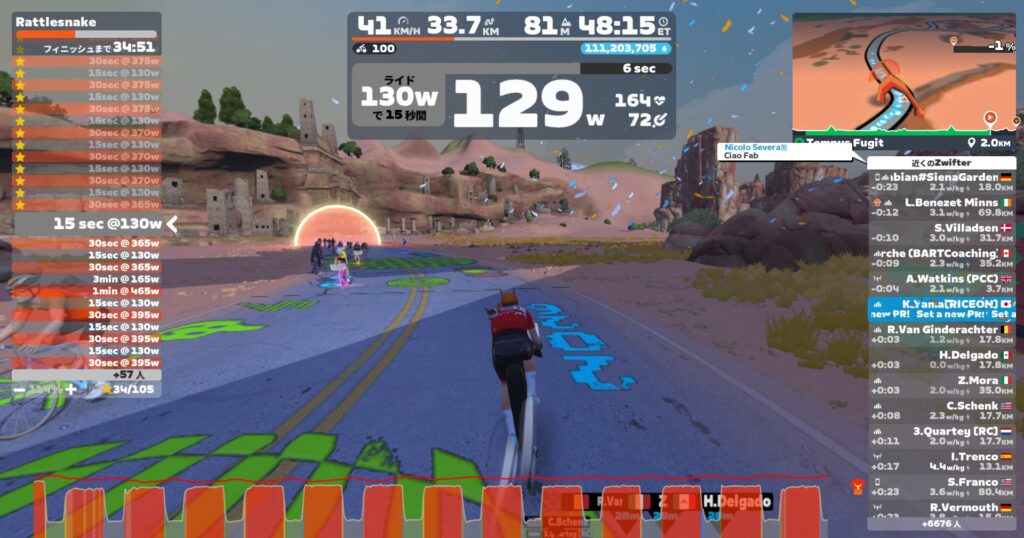Screen dimensions: 1024x538
Task: Choose C.Schenk in the nearby riders list
Action: click(x=941, y=406)
